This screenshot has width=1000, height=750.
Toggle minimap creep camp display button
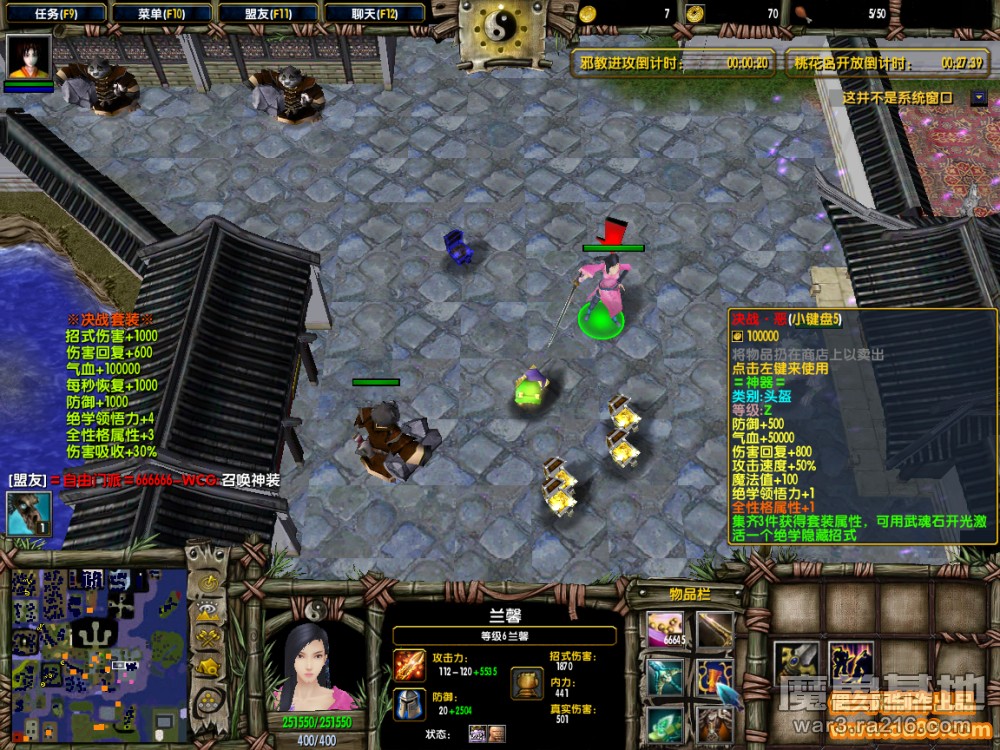209,666
